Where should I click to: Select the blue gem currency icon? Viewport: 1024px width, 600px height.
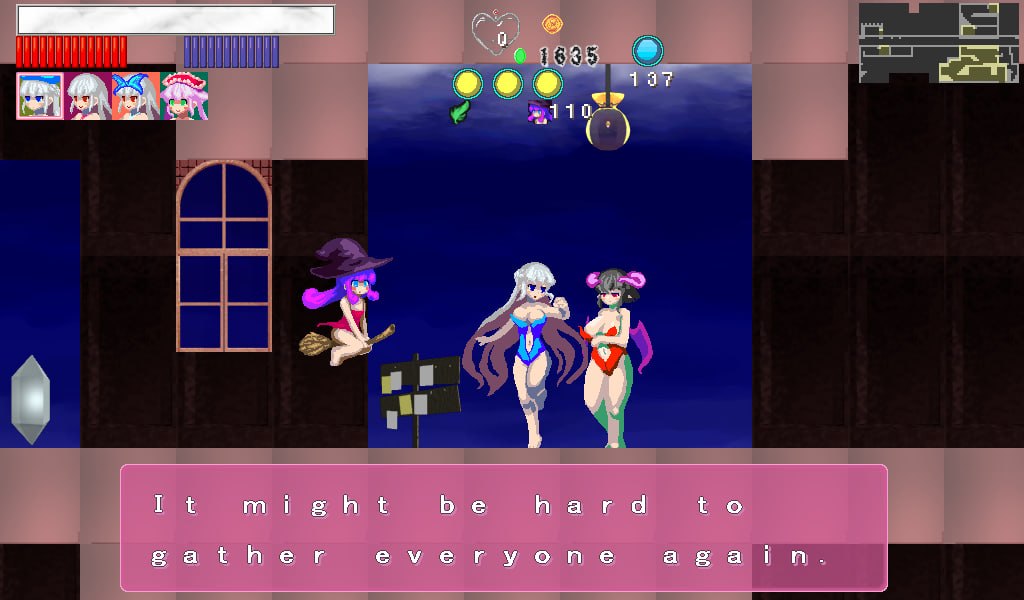[x=648, y=51]
